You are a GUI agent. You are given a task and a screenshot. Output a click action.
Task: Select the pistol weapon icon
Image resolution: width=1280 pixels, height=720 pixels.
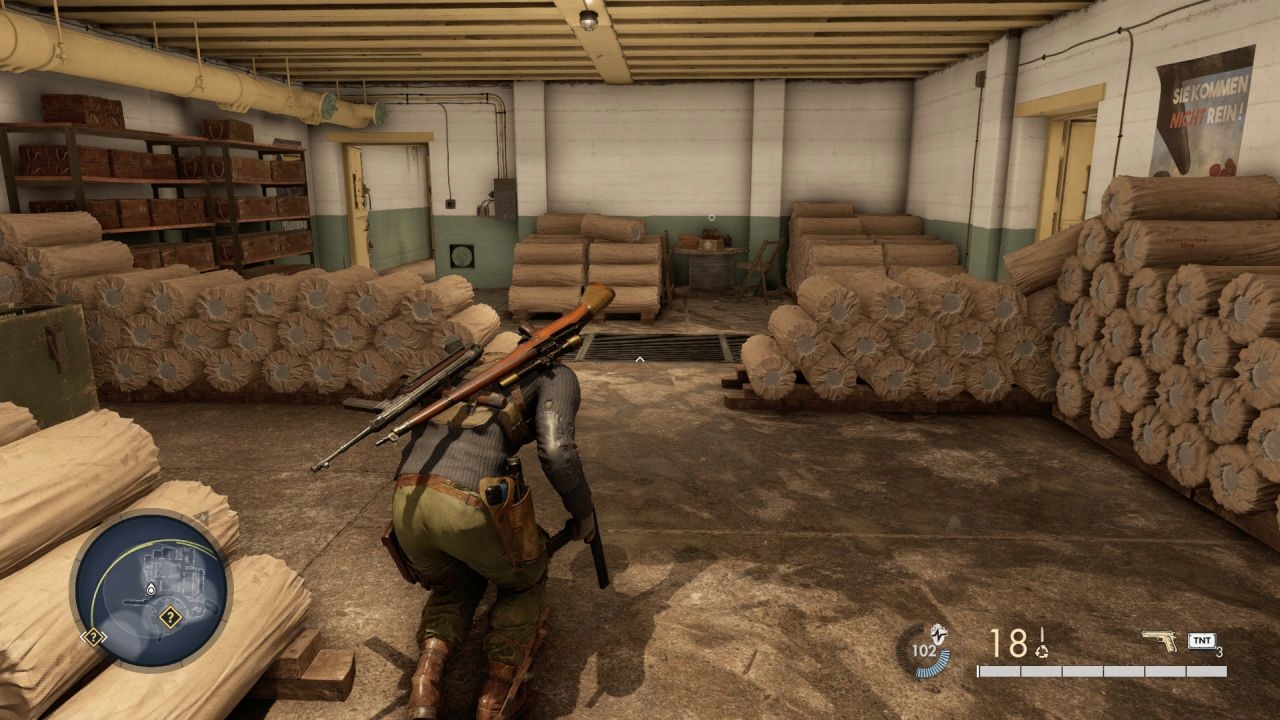coord(1159,640)
